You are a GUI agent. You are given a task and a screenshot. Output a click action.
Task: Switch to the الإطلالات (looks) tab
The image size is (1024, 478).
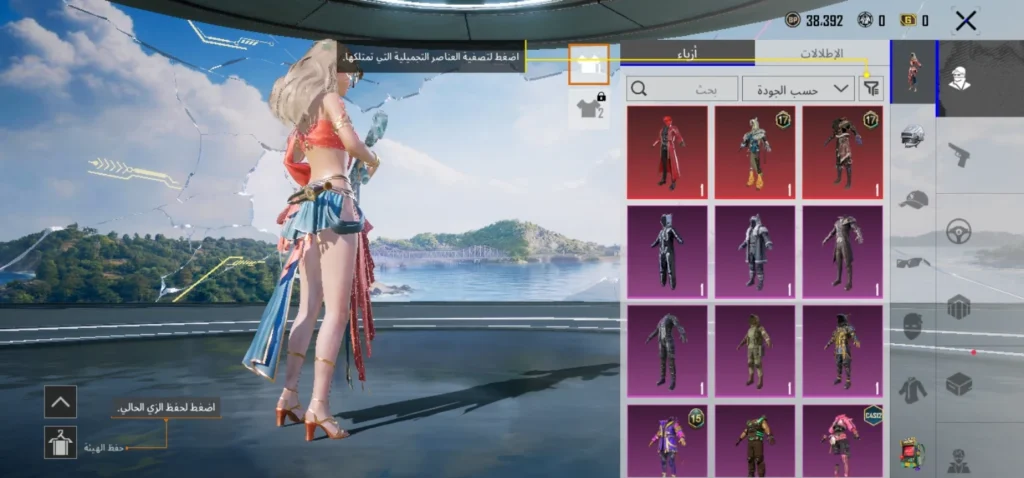point(821,53)
